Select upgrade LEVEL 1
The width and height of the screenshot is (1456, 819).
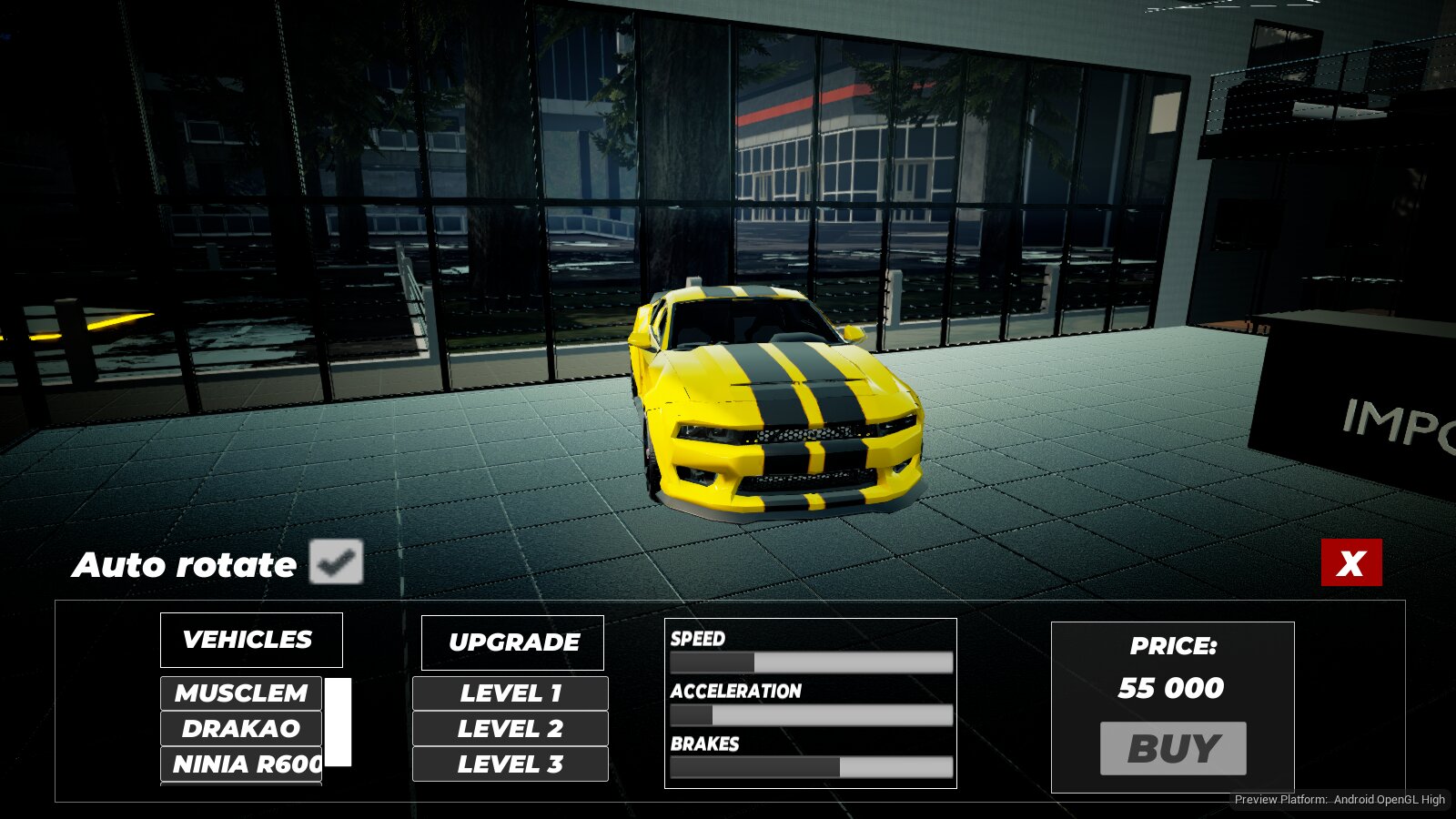coord(511,693)
